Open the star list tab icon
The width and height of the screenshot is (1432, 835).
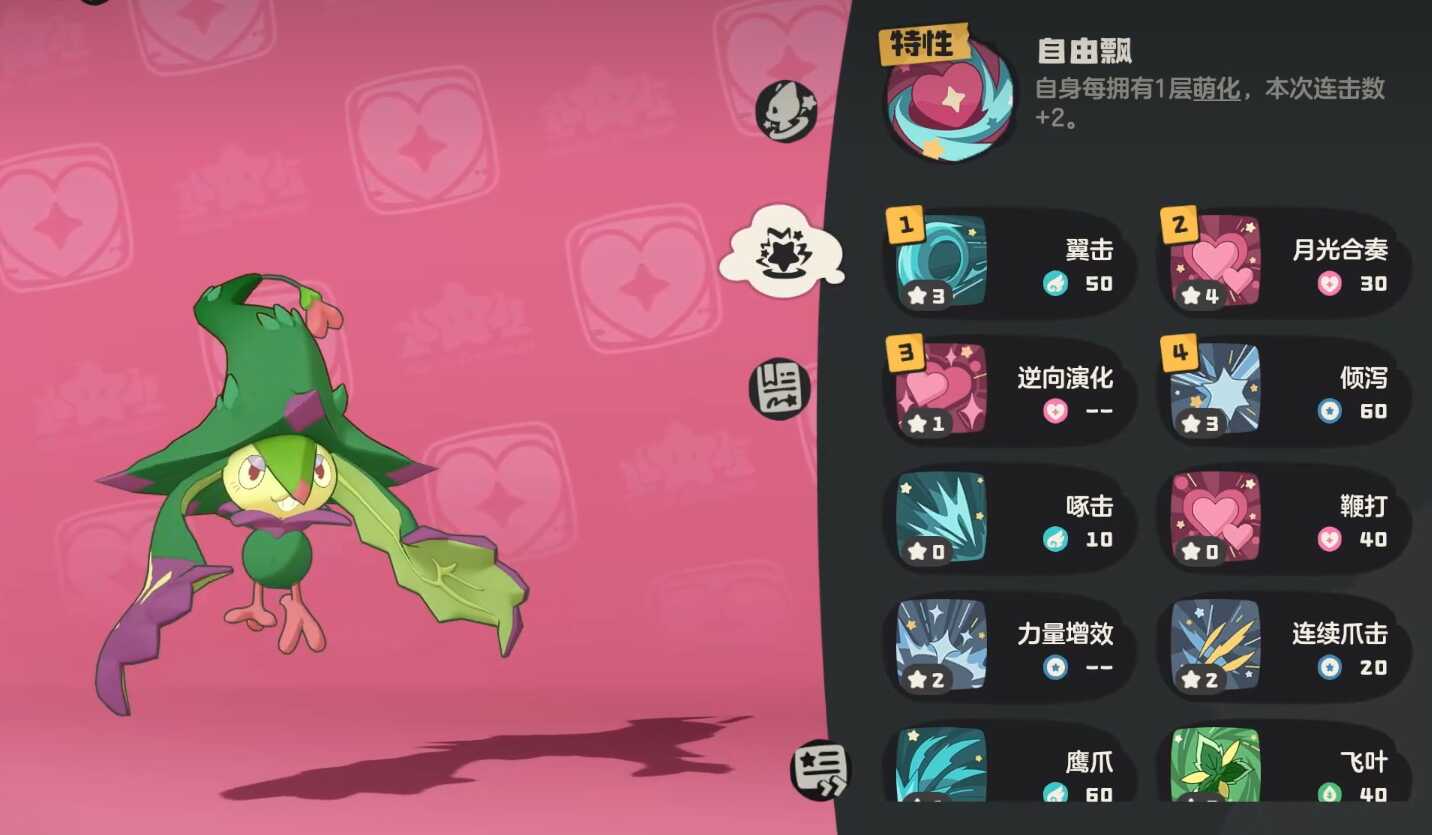[x=819, y=769]
